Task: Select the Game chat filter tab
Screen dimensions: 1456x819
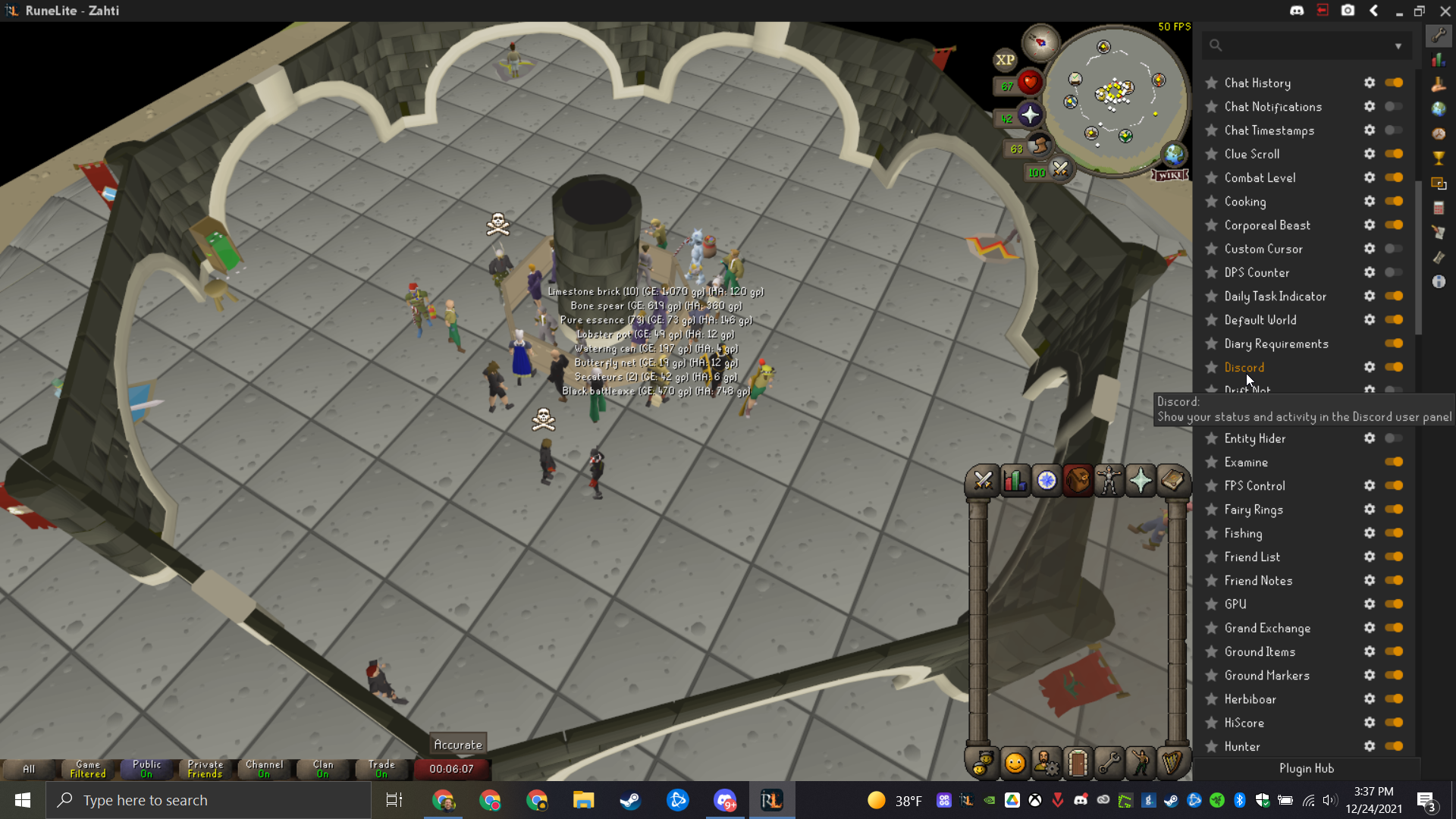Action: 88,769
